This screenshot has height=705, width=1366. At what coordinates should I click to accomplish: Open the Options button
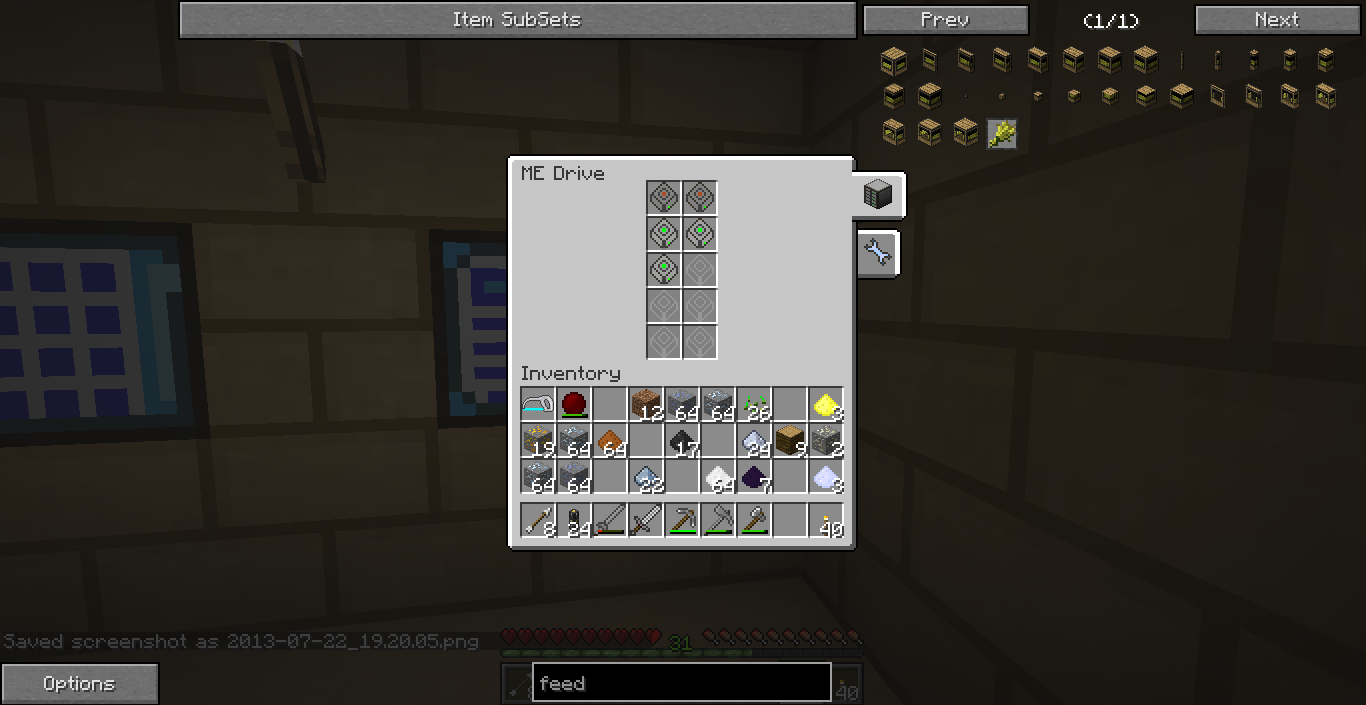click(x=79, y=684)
